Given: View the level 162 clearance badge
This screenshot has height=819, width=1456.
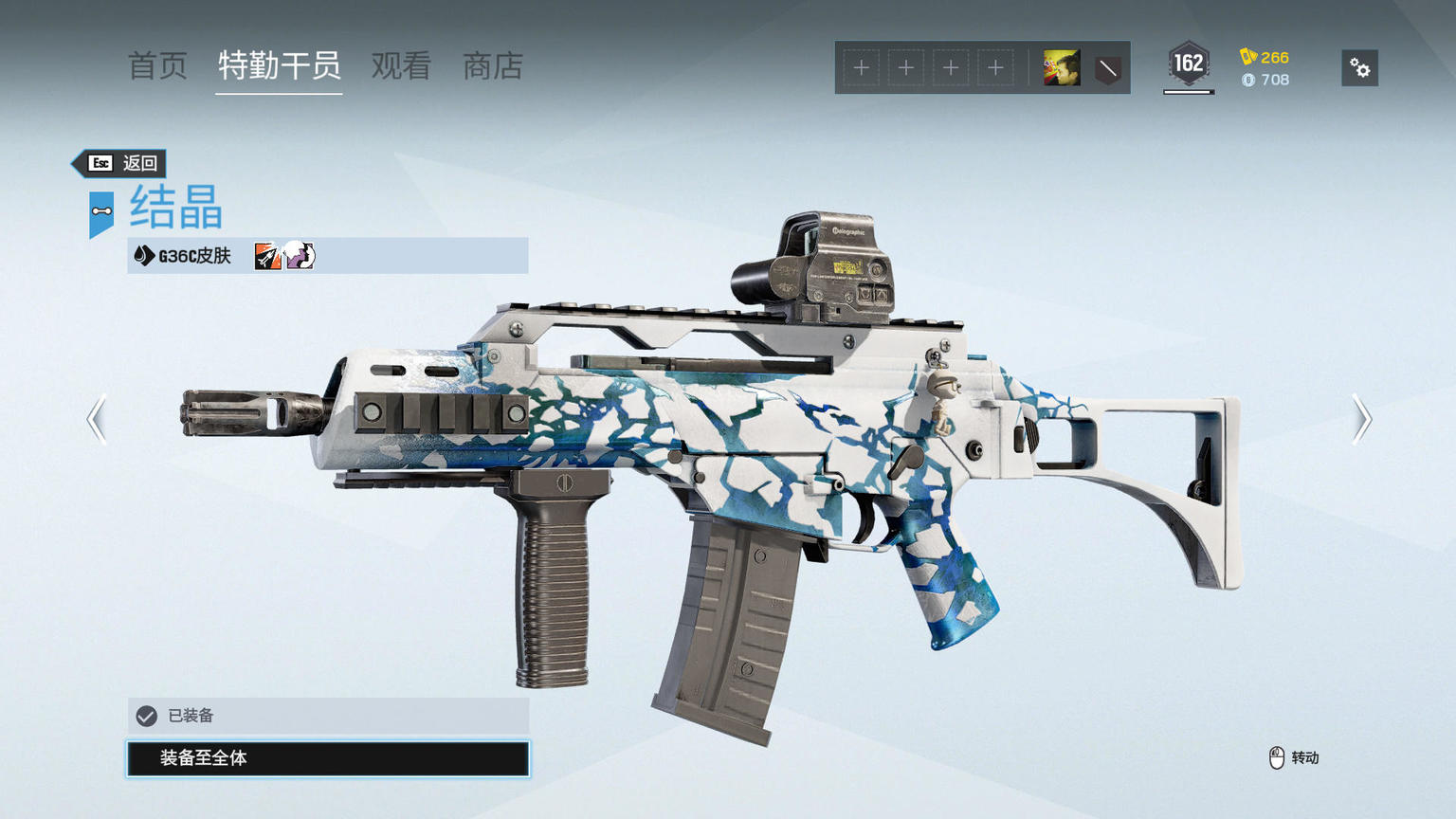Looking at the screenshot, I should [1188, 65].
